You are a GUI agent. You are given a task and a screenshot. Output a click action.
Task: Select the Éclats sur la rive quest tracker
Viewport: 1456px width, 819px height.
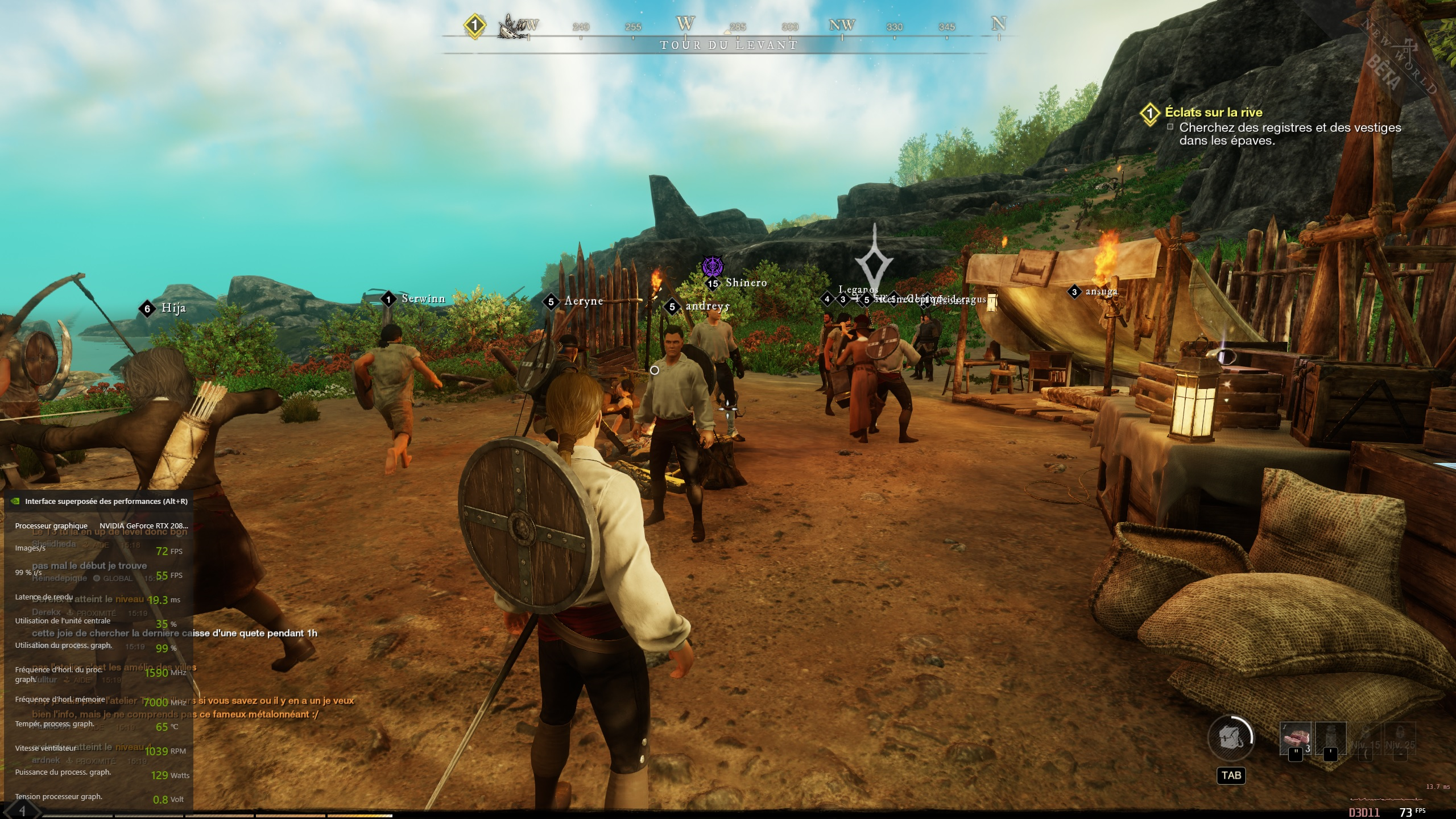tap(1213, 112)
